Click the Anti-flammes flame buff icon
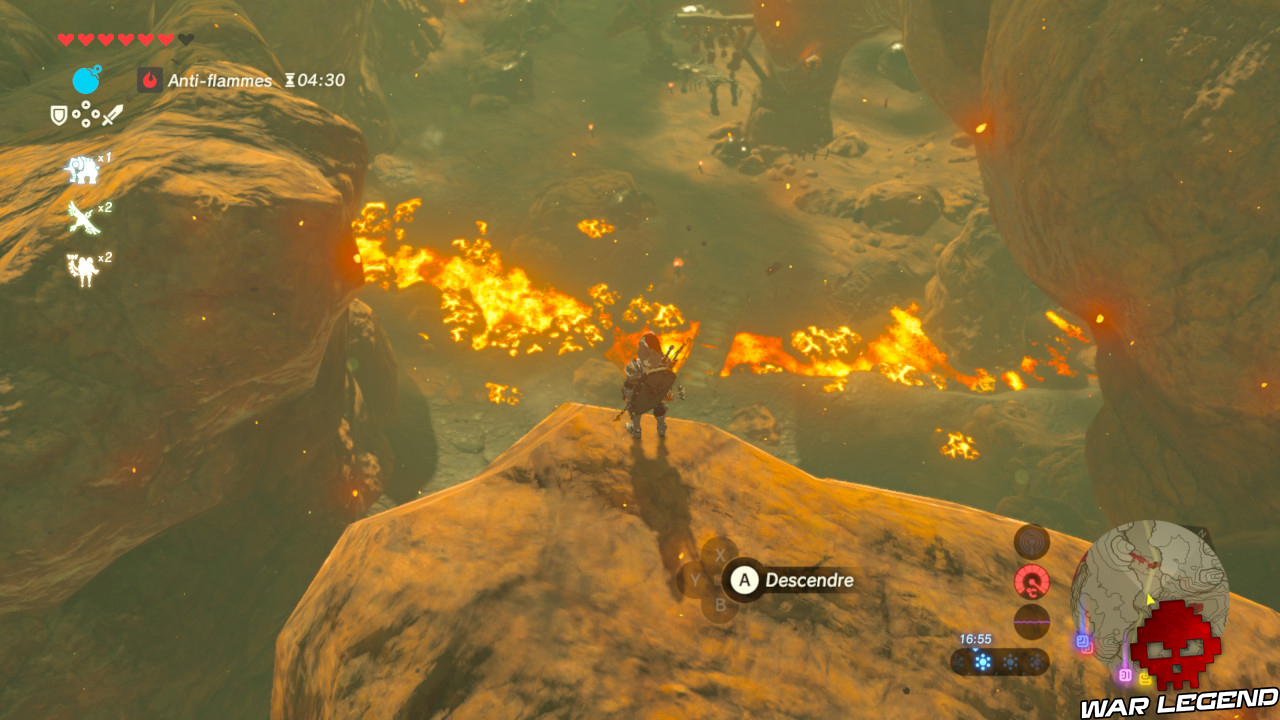 149,79
